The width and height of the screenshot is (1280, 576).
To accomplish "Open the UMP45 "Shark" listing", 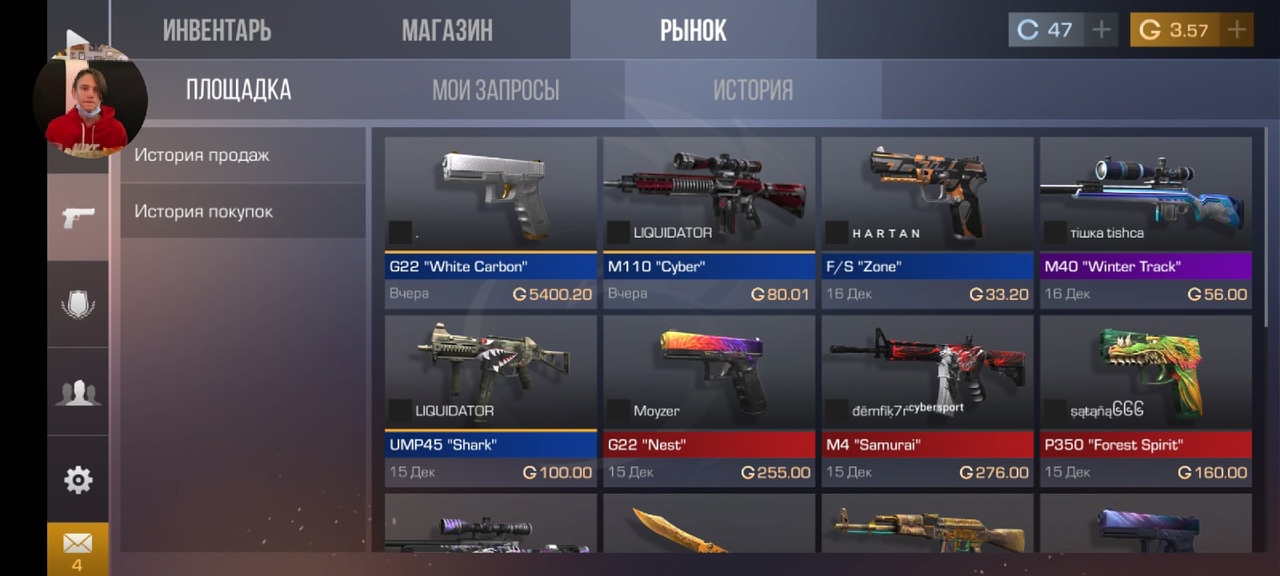I will tap(490, 400).
